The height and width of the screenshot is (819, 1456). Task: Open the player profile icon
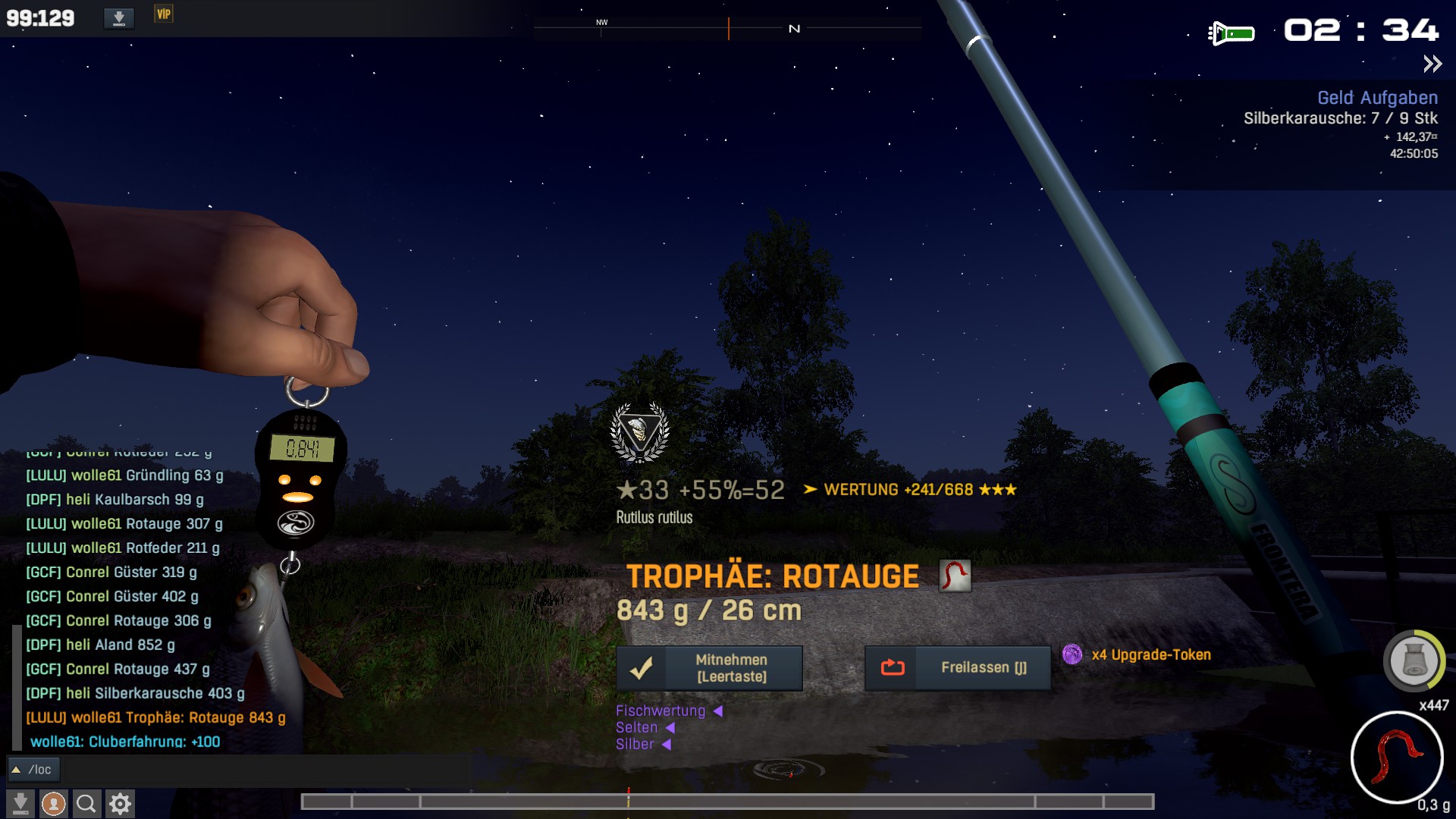click(53, 803)
